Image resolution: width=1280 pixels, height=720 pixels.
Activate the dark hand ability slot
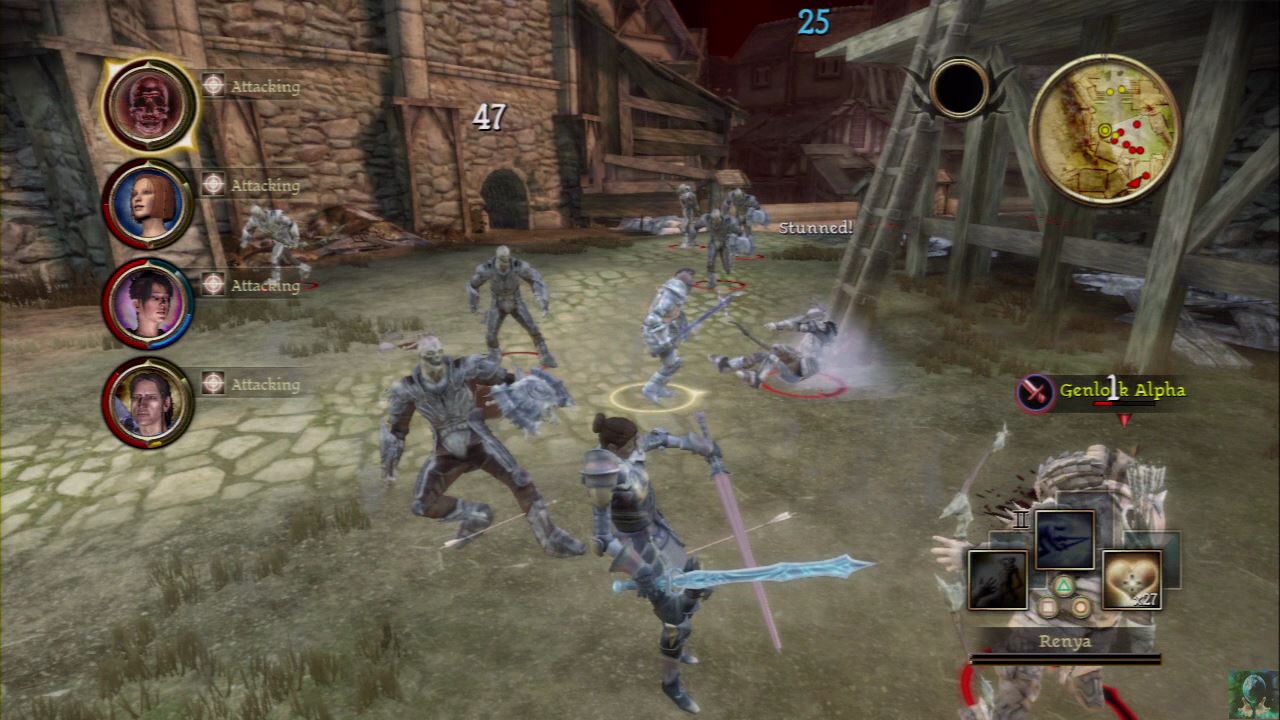[x=997, y=579]
